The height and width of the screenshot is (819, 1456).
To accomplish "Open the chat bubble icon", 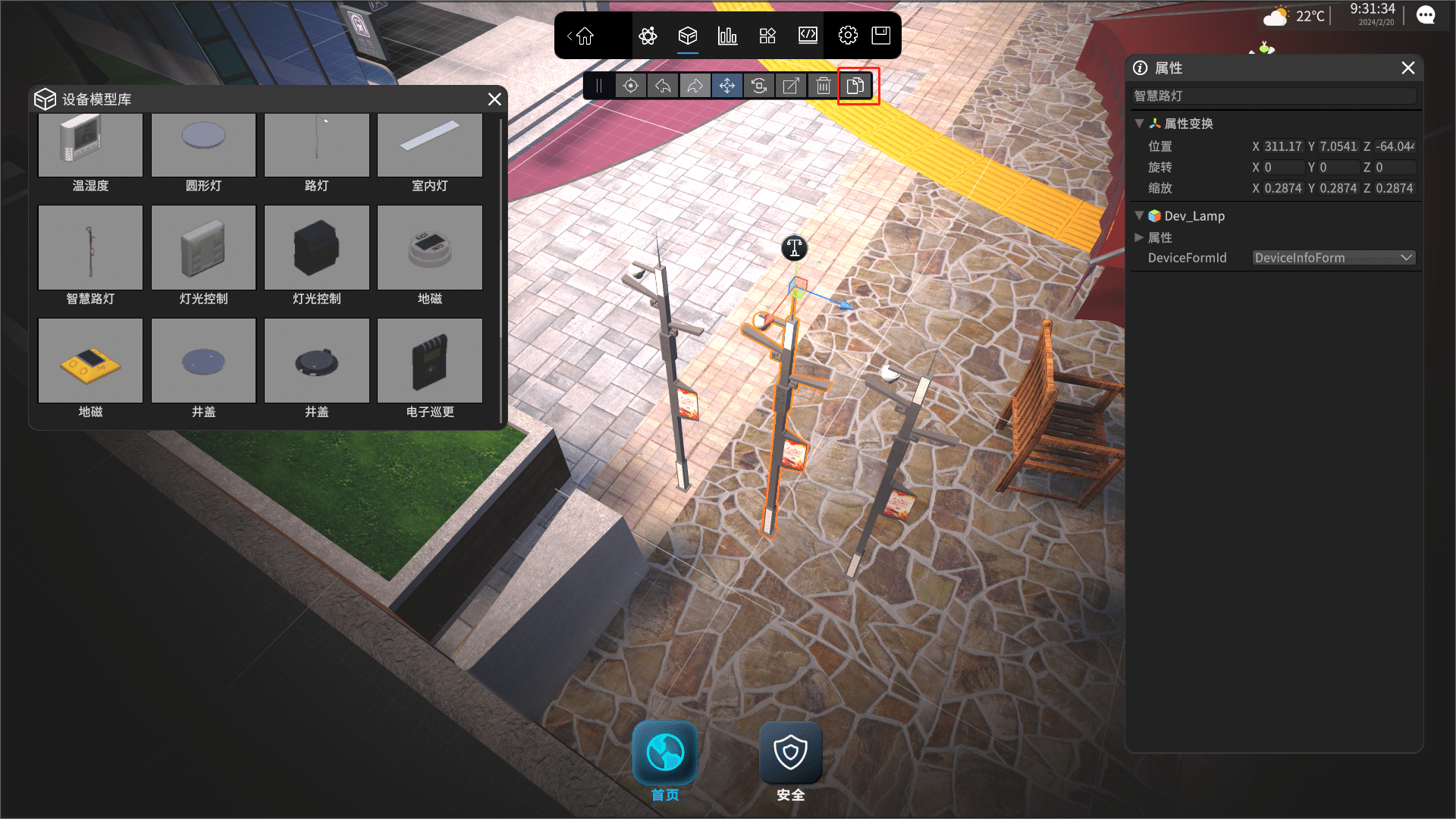I will click(1426, 15).
